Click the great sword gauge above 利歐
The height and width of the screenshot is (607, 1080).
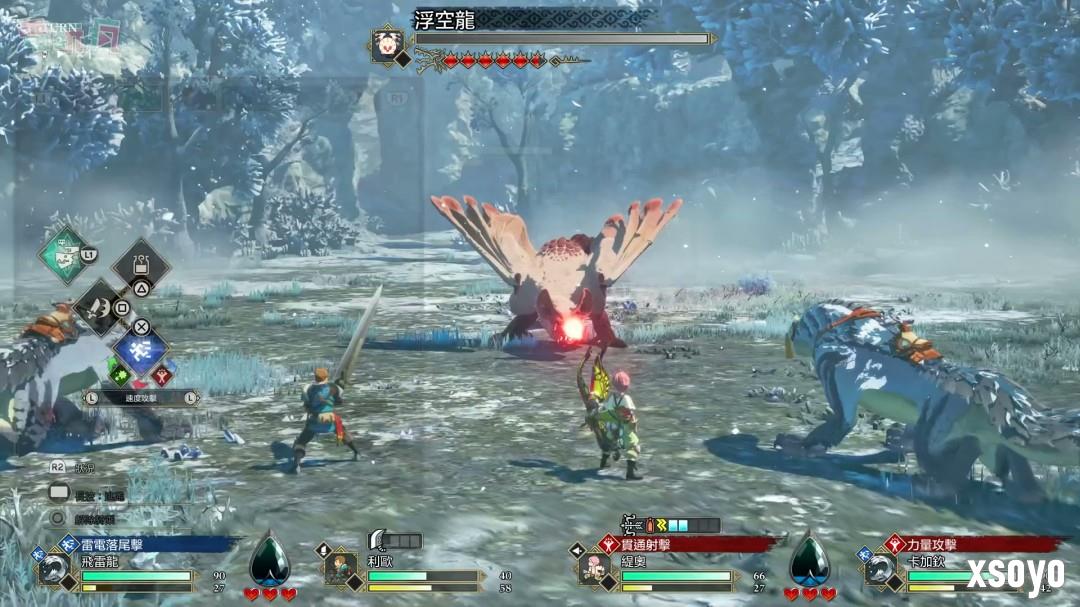[396, 540]
